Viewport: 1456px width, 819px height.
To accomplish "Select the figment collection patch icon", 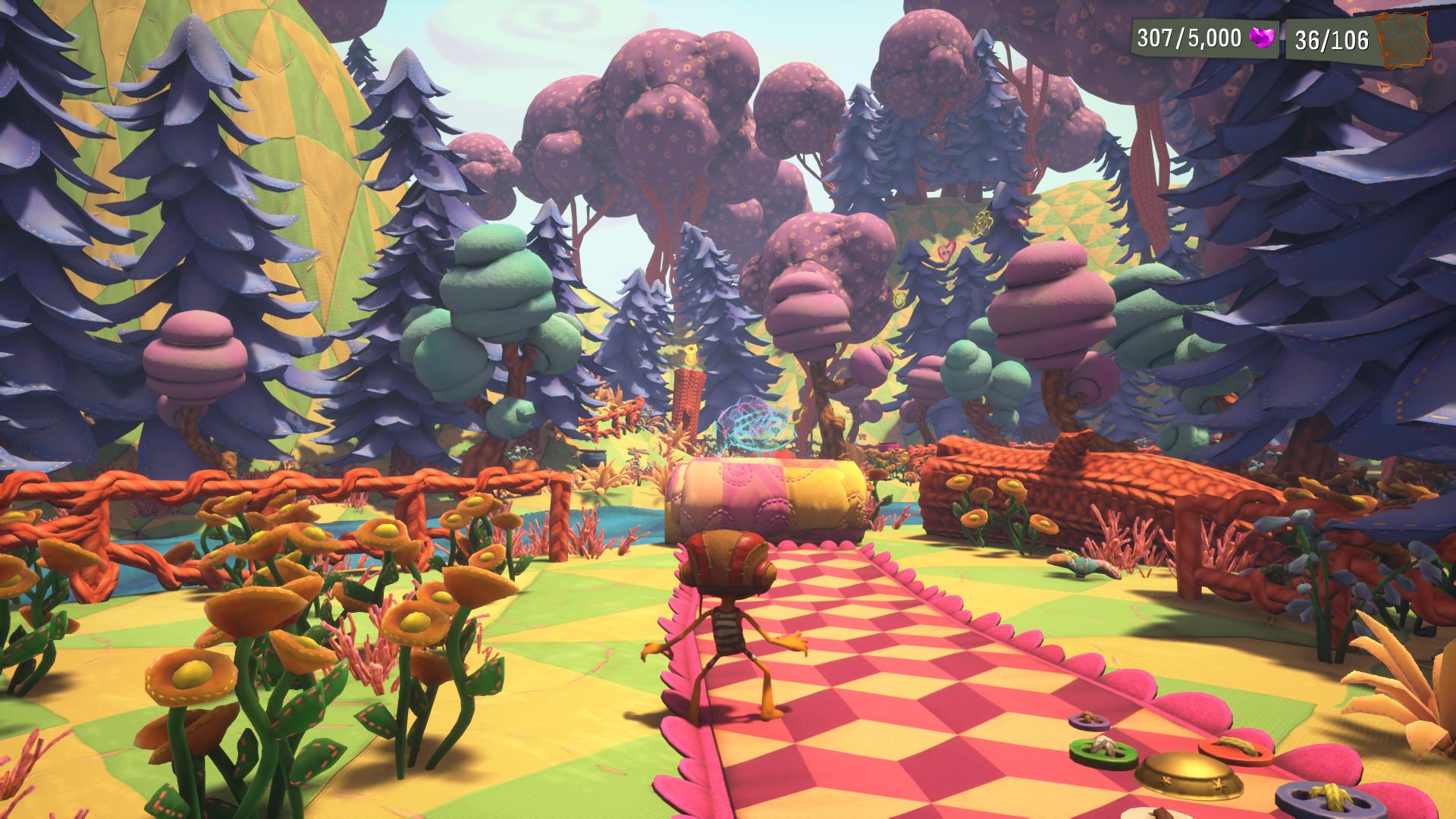I will [x=1404, y=38].
